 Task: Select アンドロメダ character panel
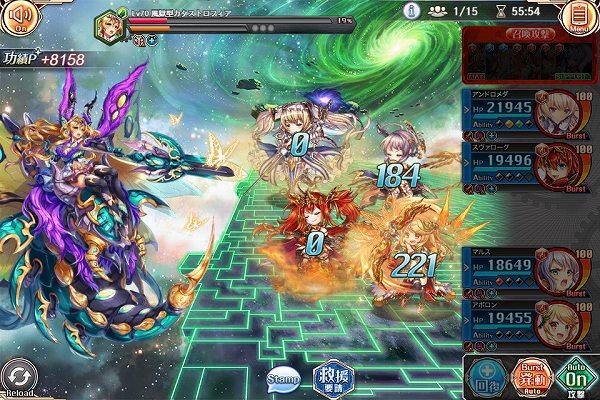(x=530, y=111)
